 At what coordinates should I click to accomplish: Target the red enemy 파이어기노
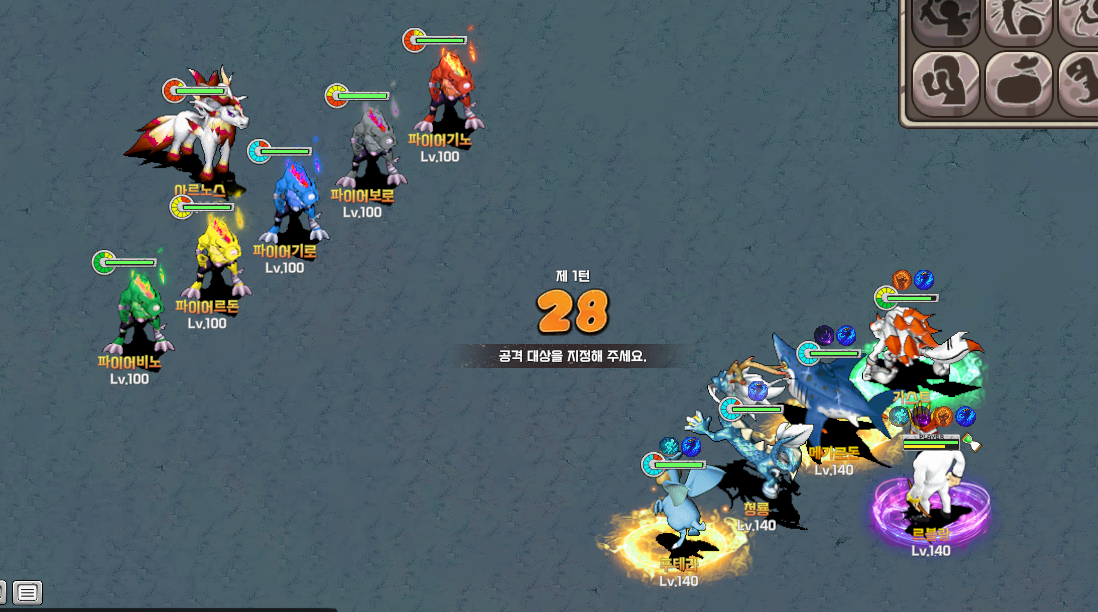point(447,92)
